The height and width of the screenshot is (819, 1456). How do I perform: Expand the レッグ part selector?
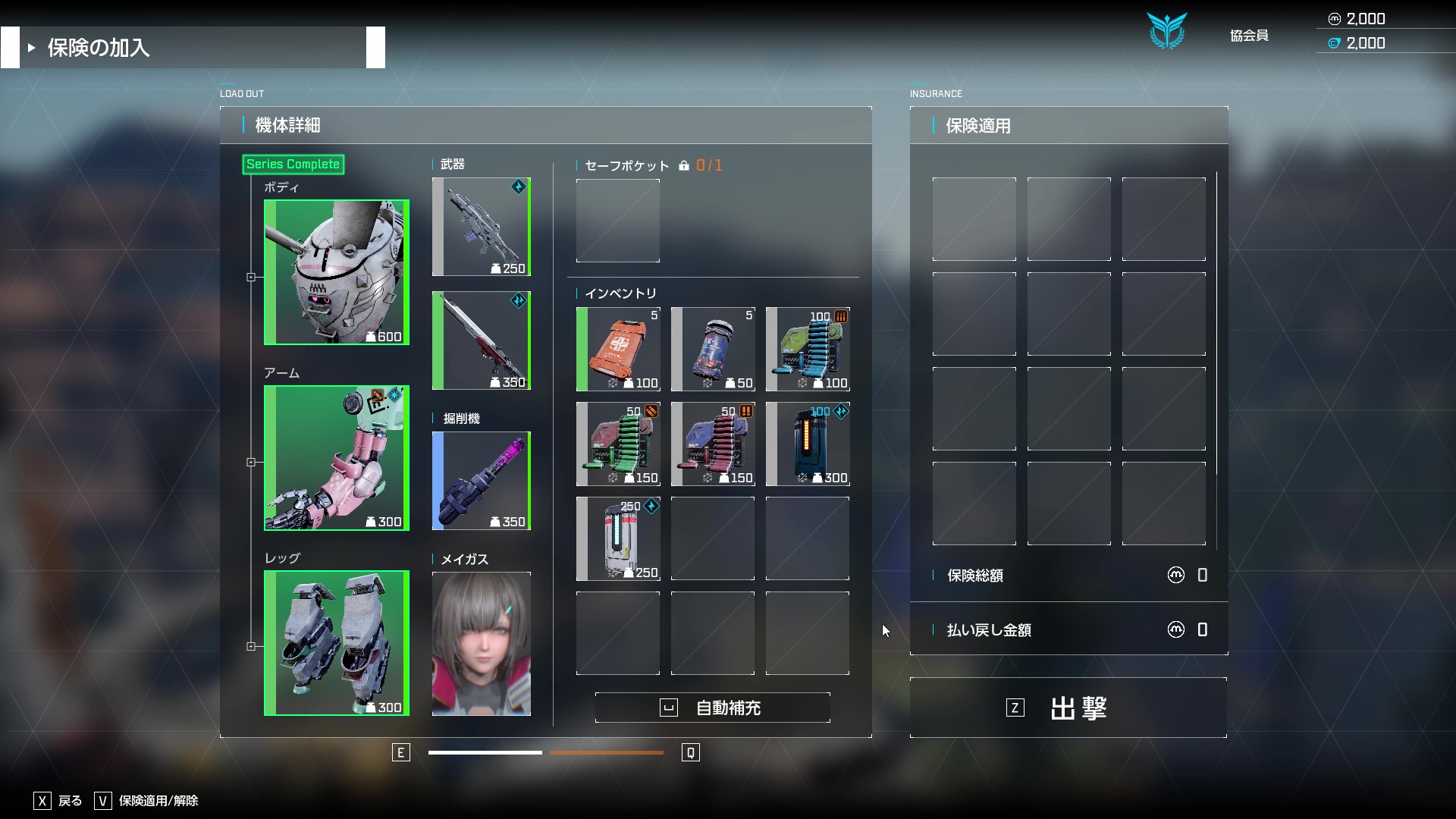tap(252, 646)
